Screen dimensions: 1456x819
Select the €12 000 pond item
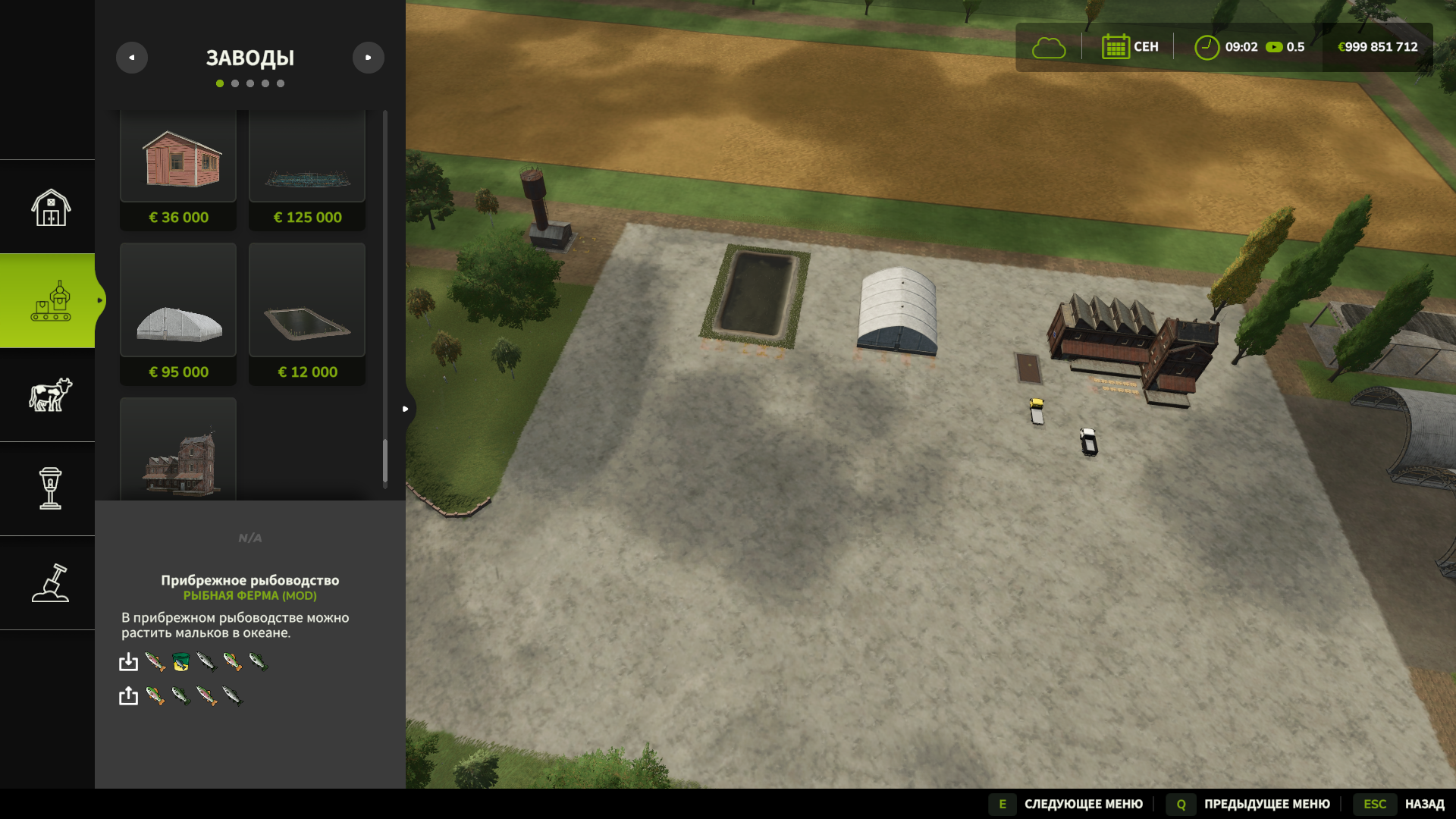coord(307,314)
